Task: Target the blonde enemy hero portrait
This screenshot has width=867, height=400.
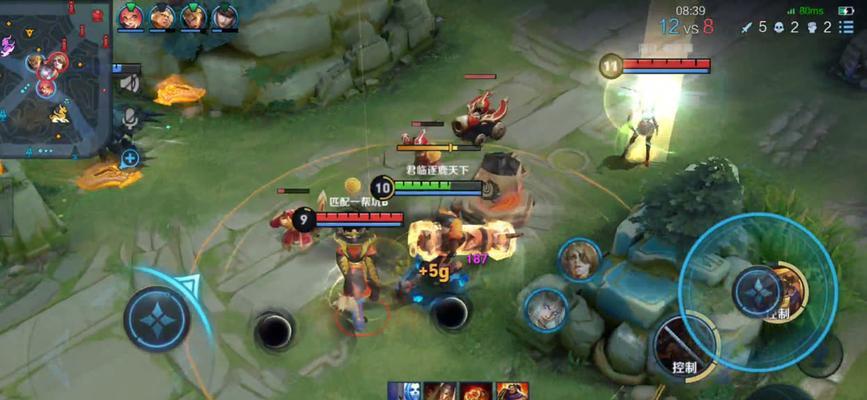Action: 578,260
